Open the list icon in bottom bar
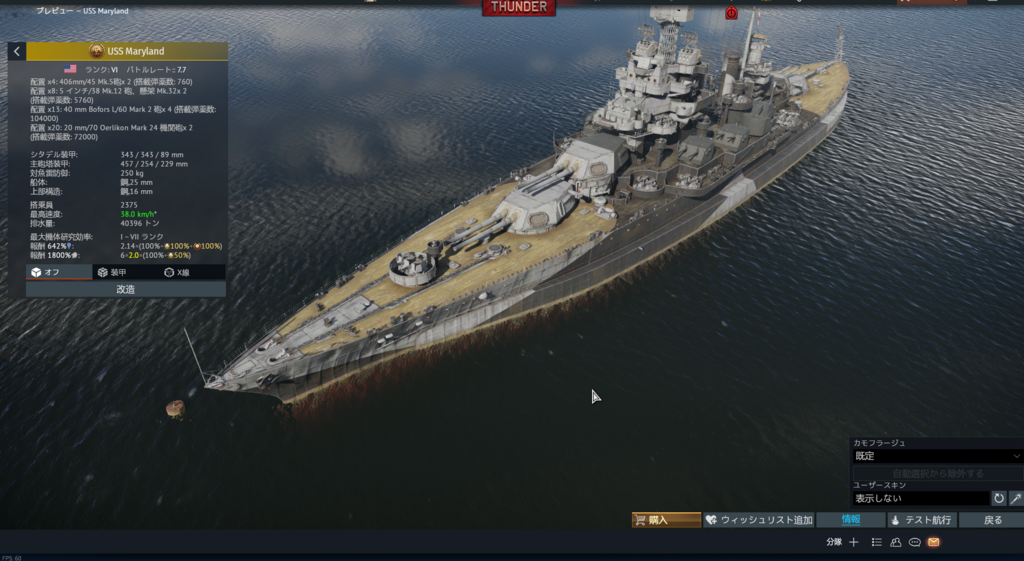This screenshot has width=1024, height=561. click(x=876, y=542)
